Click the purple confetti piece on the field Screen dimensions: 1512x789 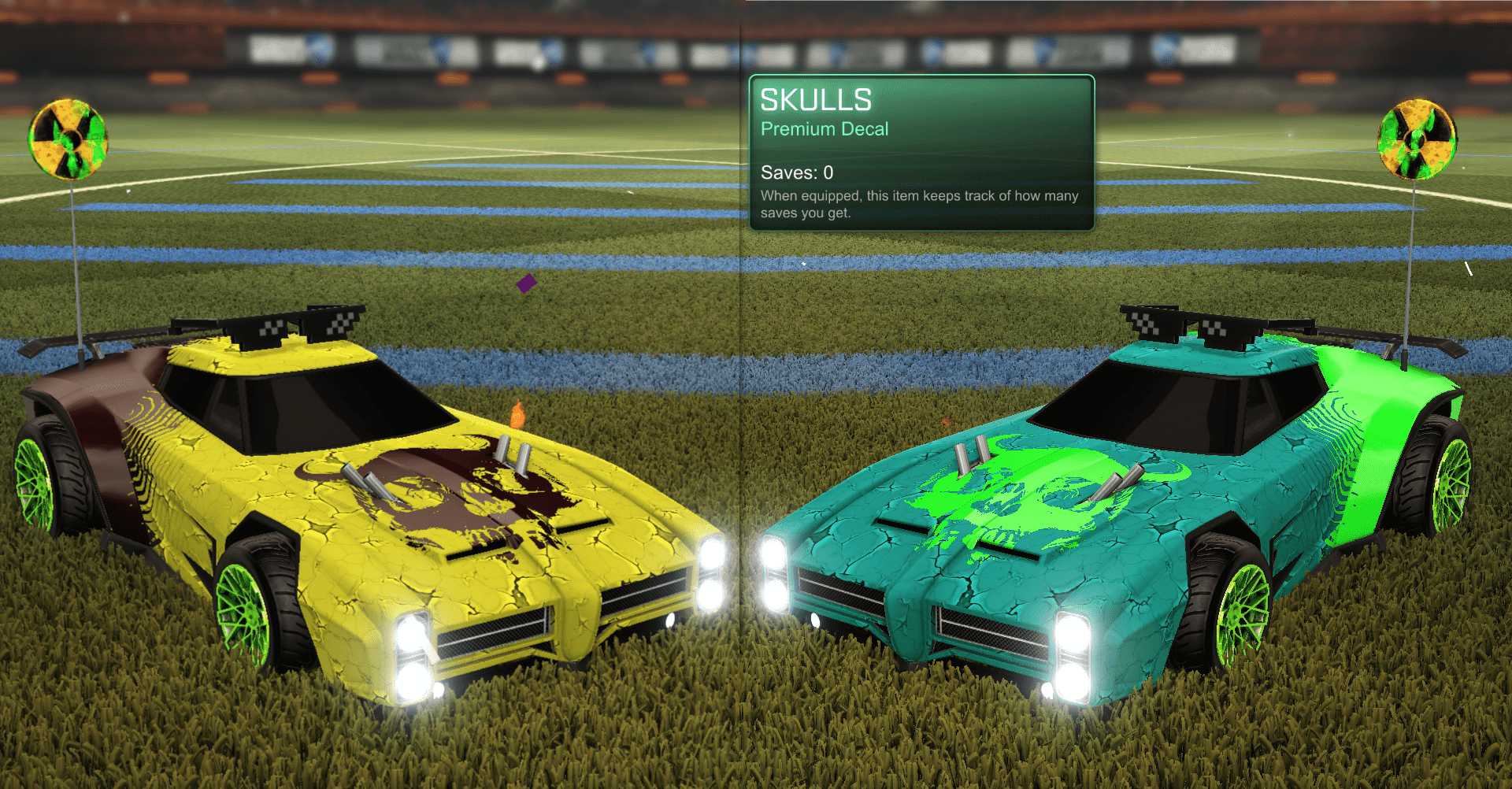pos(526,285)
